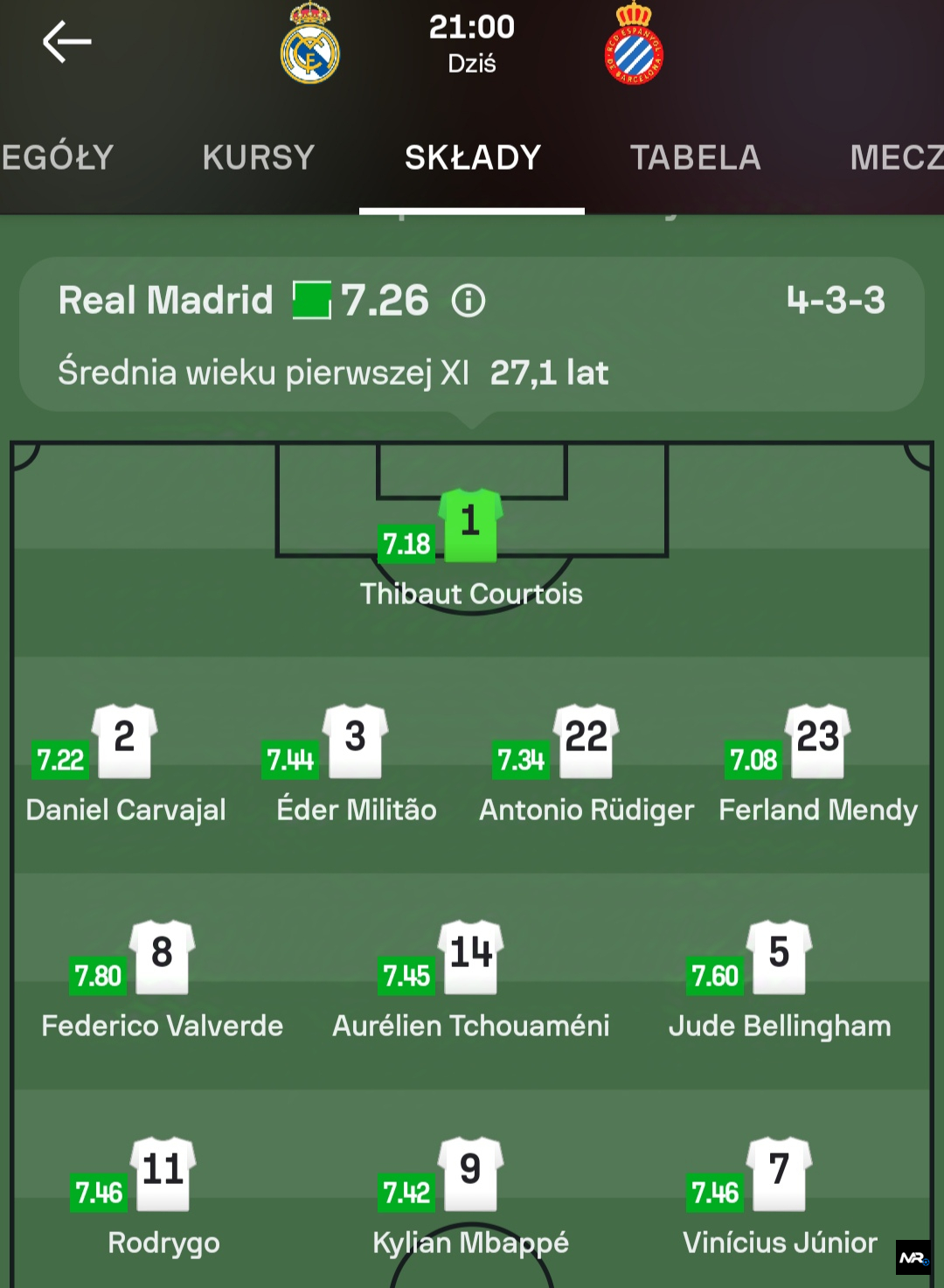The height and width of the screenshot is (1288, 944).
Task: Select the SKŁADY tab
Action: [472, 157]
